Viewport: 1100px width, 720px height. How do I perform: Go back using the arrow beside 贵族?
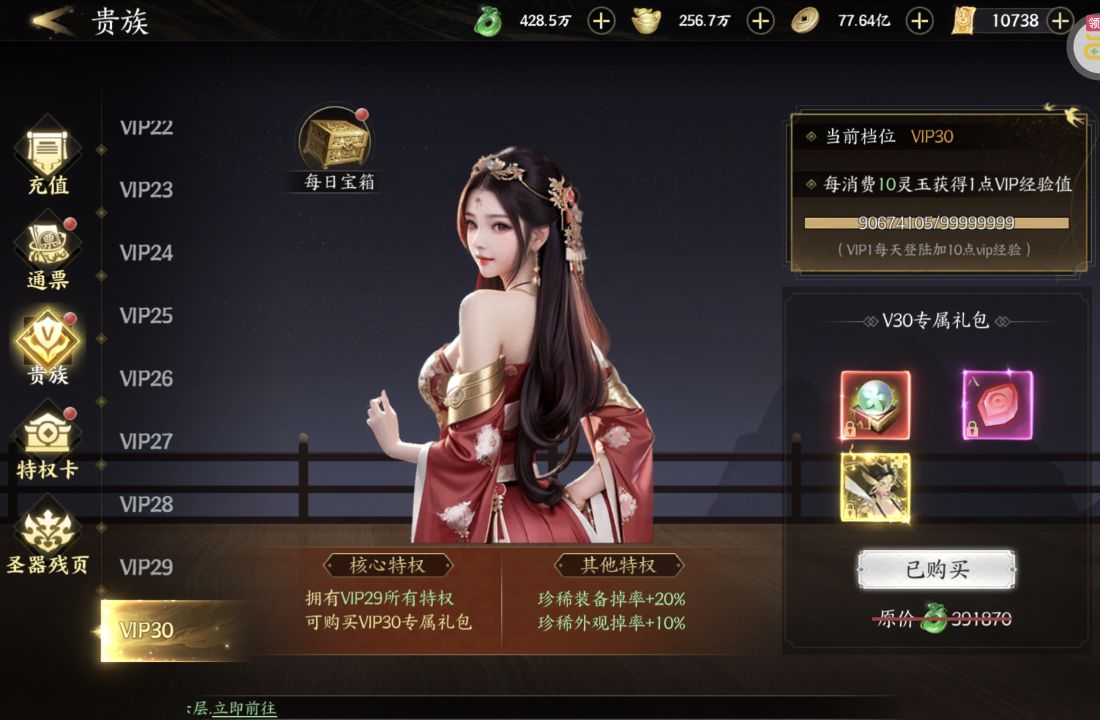[52, 20]
